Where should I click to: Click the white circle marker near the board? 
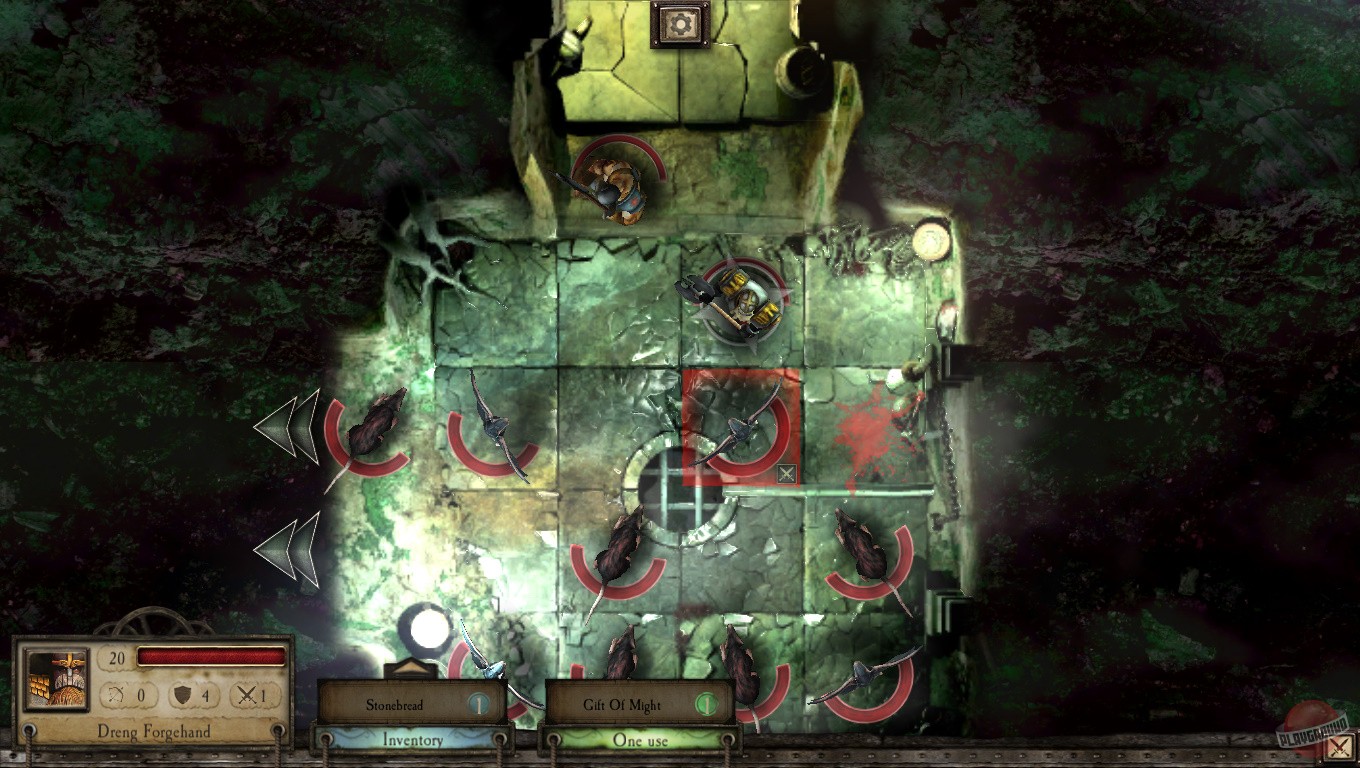pos(428,628)
